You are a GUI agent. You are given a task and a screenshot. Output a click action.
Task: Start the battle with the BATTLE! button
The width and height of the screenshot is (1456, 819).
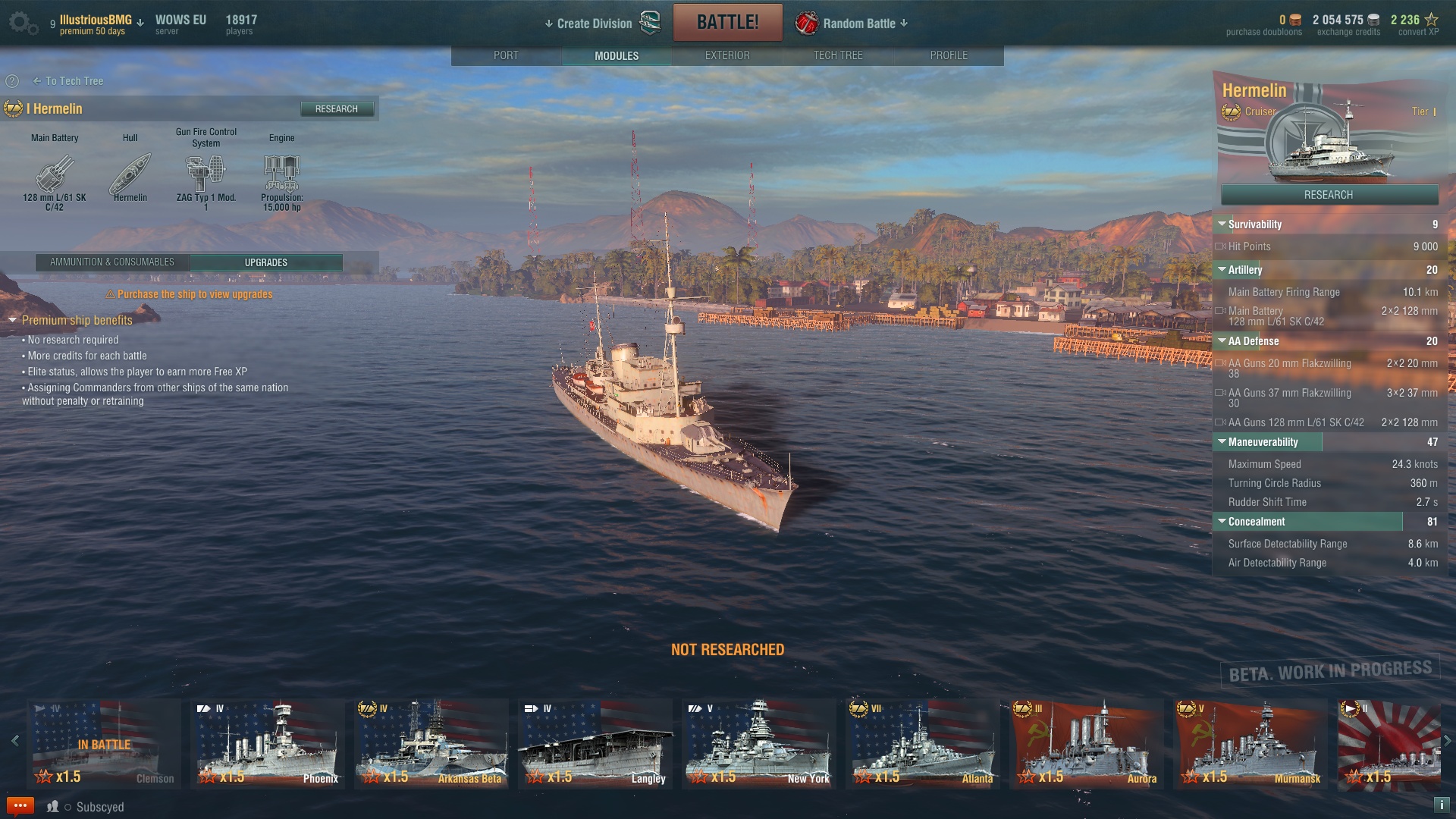coord(727,22)
